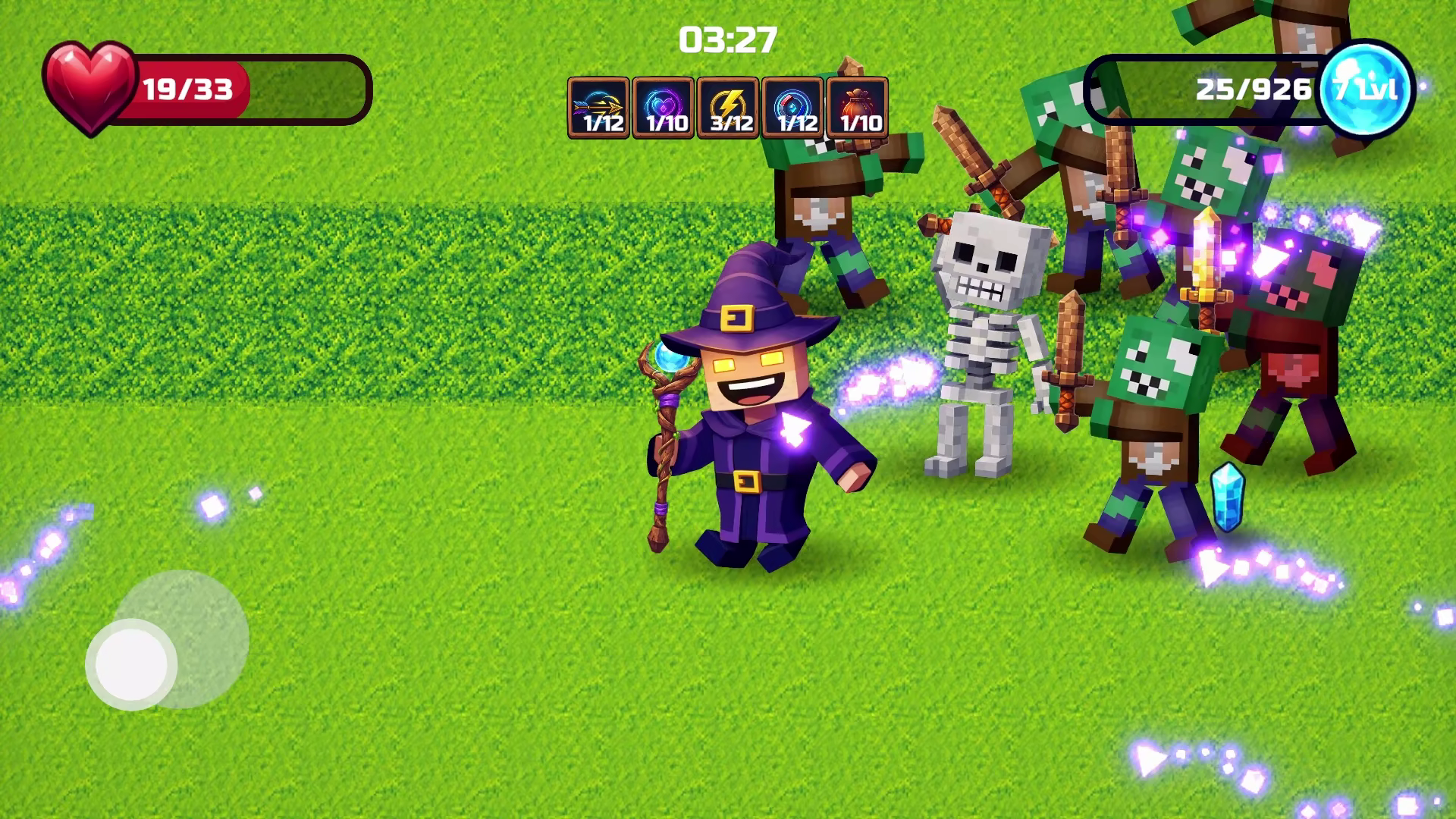Click the match timer showing 03:27

pyautogui.click(x=726, y=39)
